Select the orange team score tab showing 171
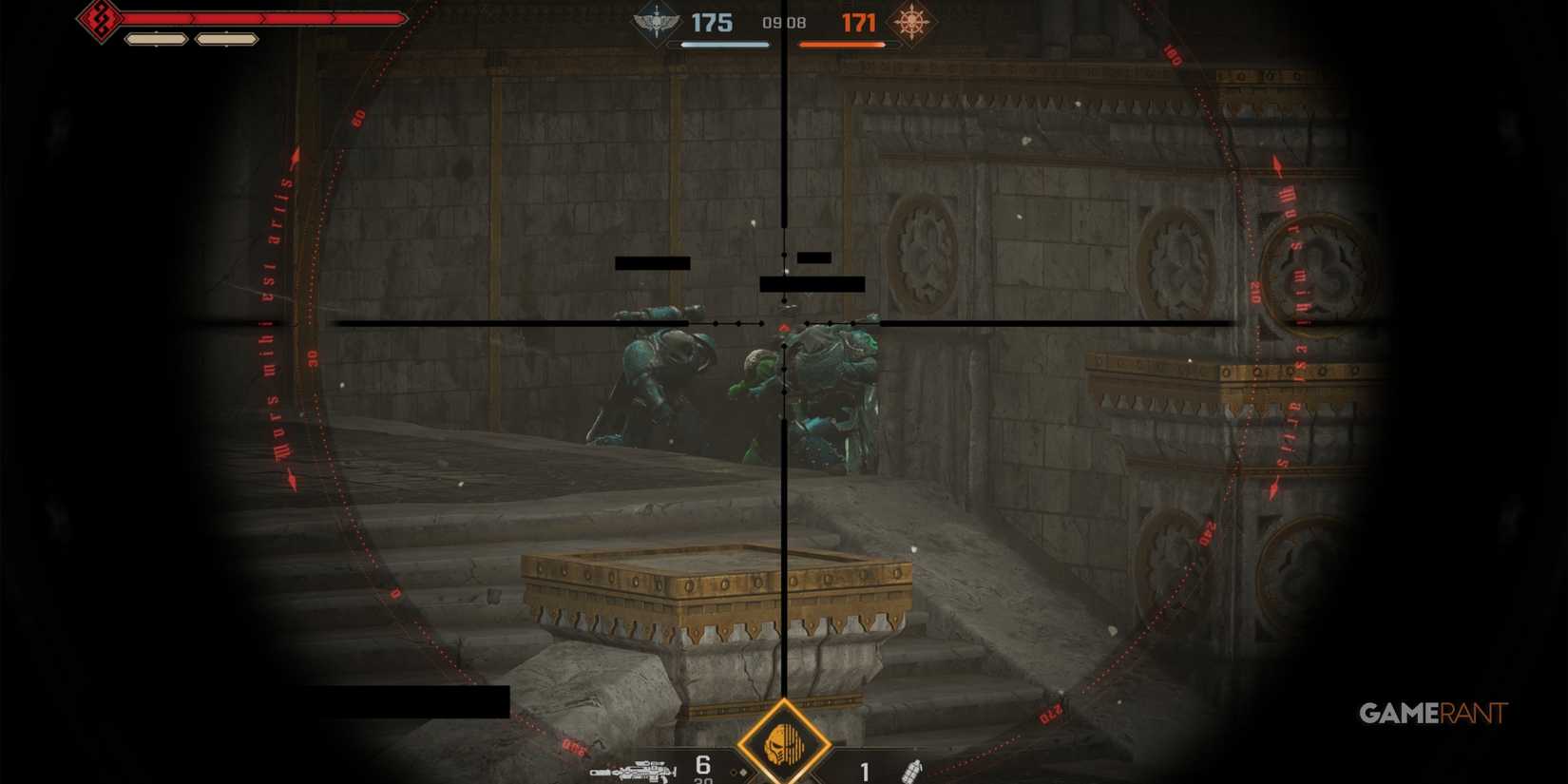1568x784 pixels. (859, 22)
